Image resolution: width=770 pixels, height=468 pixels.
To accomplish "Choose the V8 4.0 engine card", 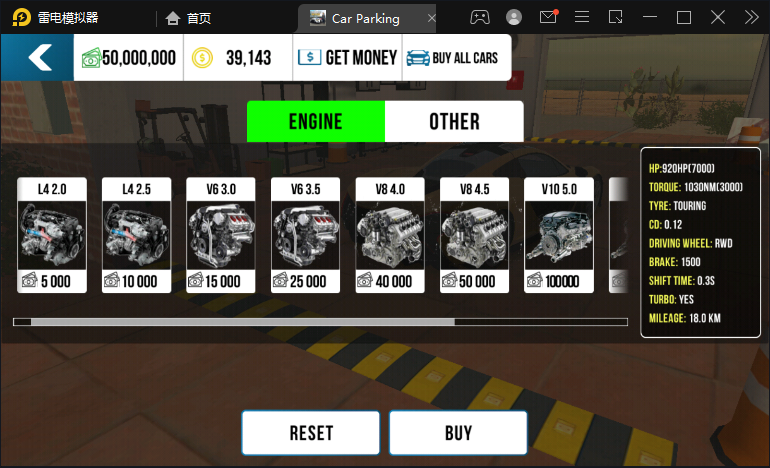I will coord(390,235).
